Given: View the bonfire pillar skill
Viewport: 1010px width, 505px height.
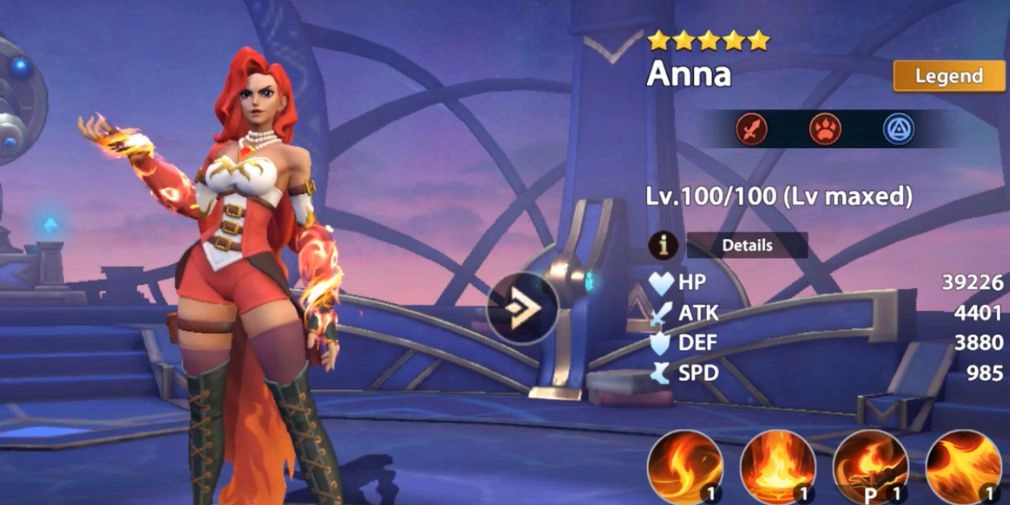Looking at the screenshot, I should click(777, 466).
